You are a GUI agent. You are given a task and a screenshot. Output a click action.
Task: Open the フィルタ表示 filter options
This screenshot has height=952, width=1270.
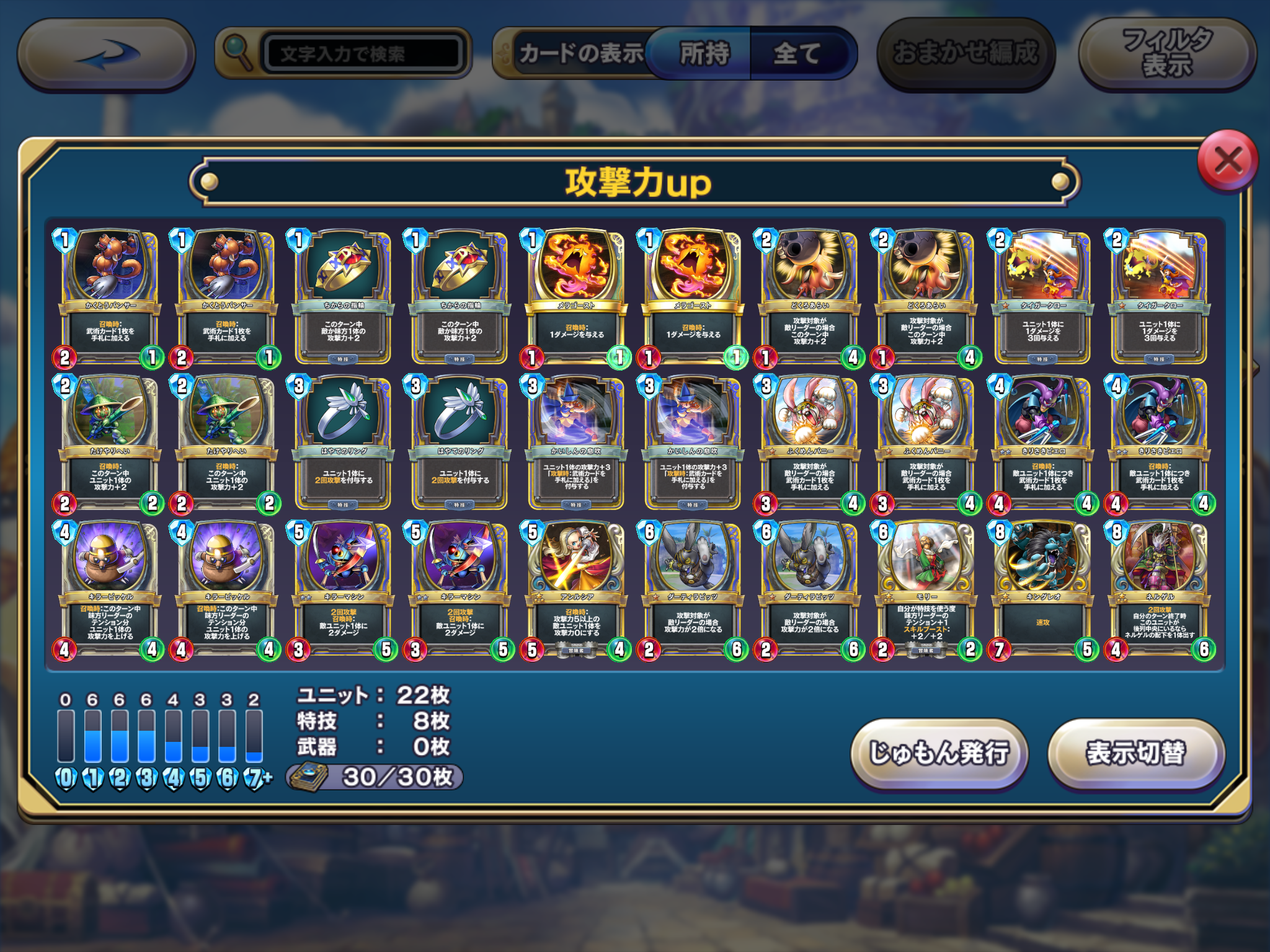[x=1167, y=54]
